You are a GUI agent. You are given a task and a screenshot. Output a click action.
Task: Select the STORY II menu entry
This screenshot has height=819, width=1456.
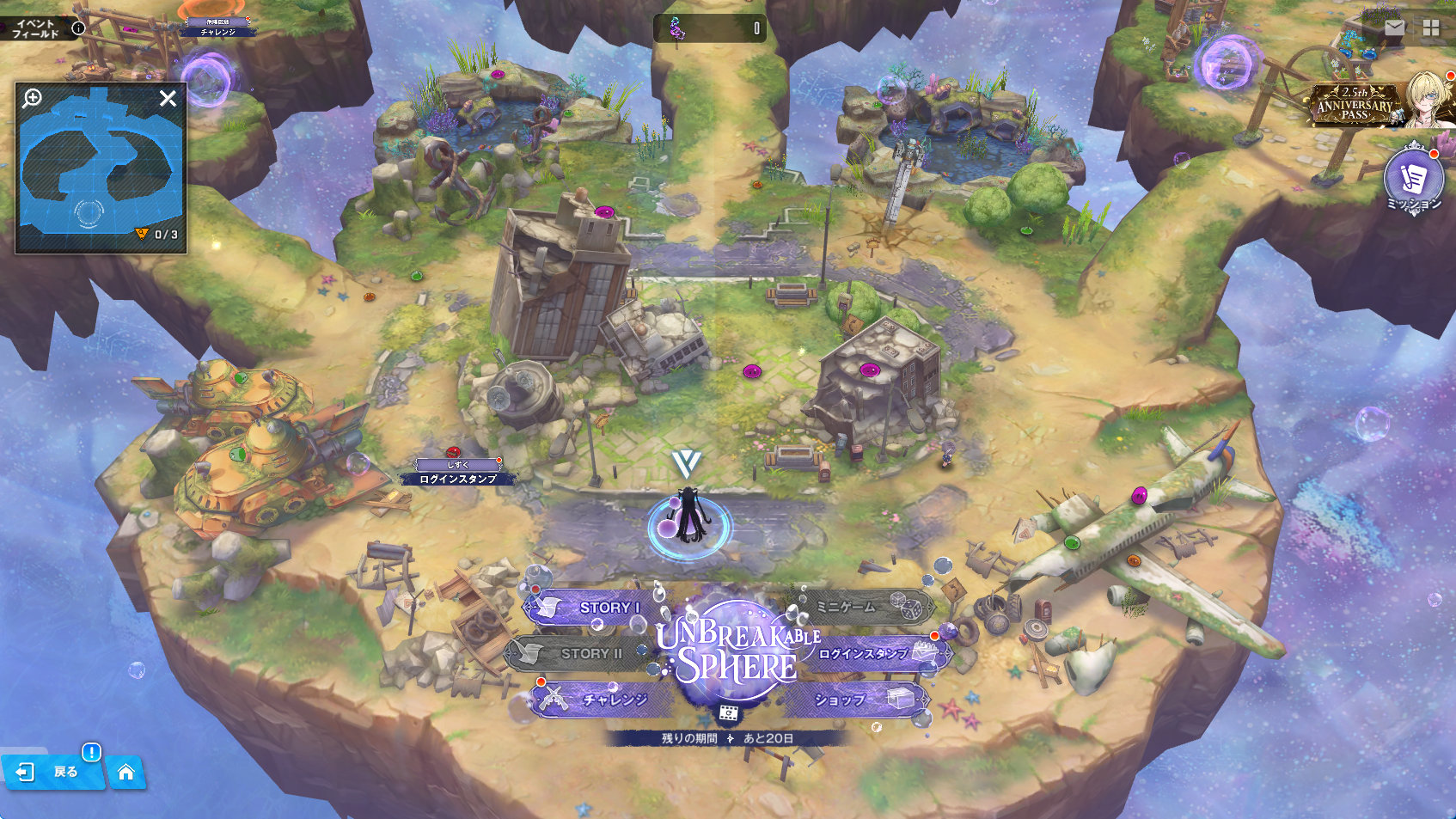pyautogui.click(x=580, y=653)
